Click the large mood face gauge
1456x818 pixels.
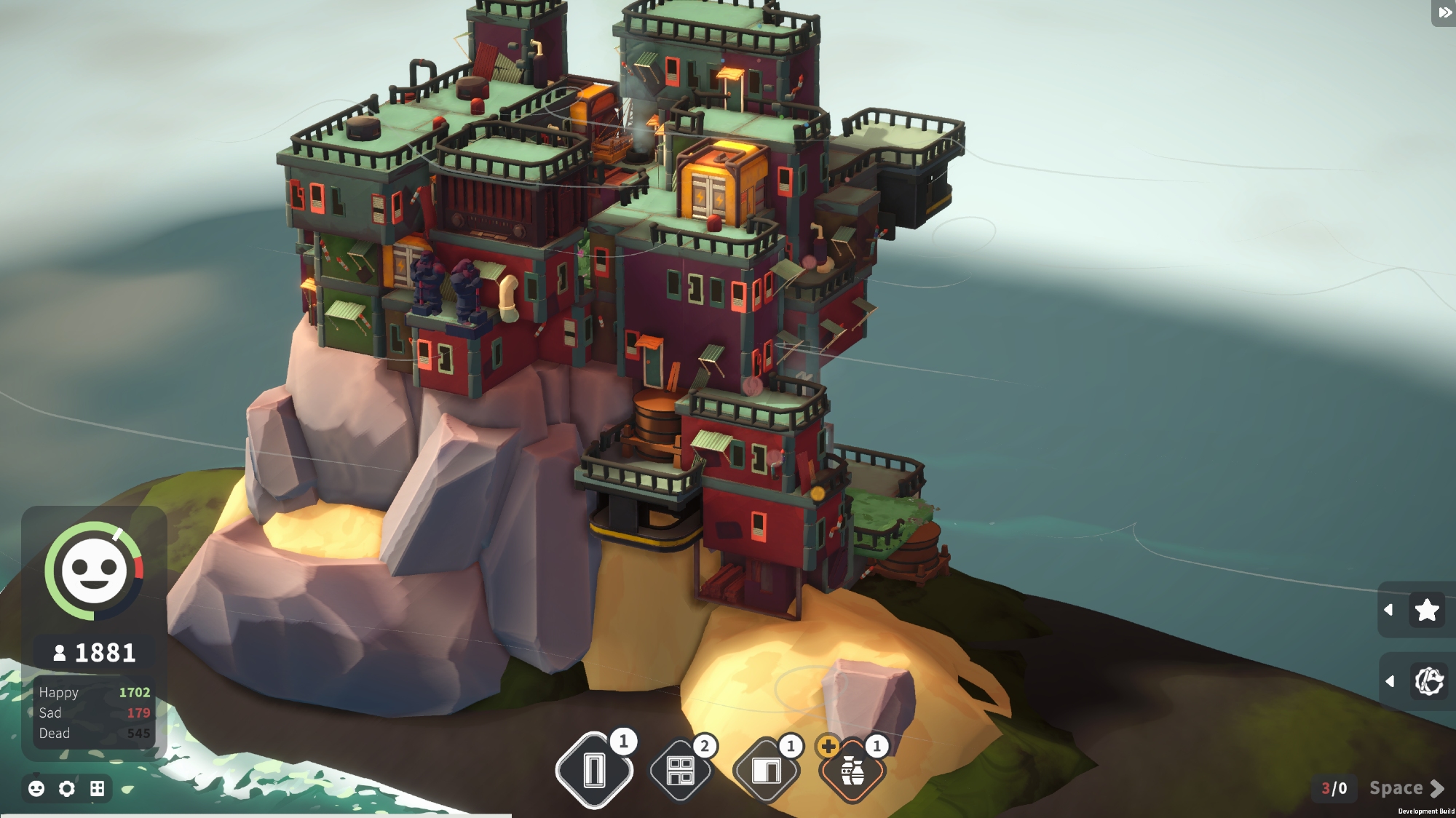[94, 571]
